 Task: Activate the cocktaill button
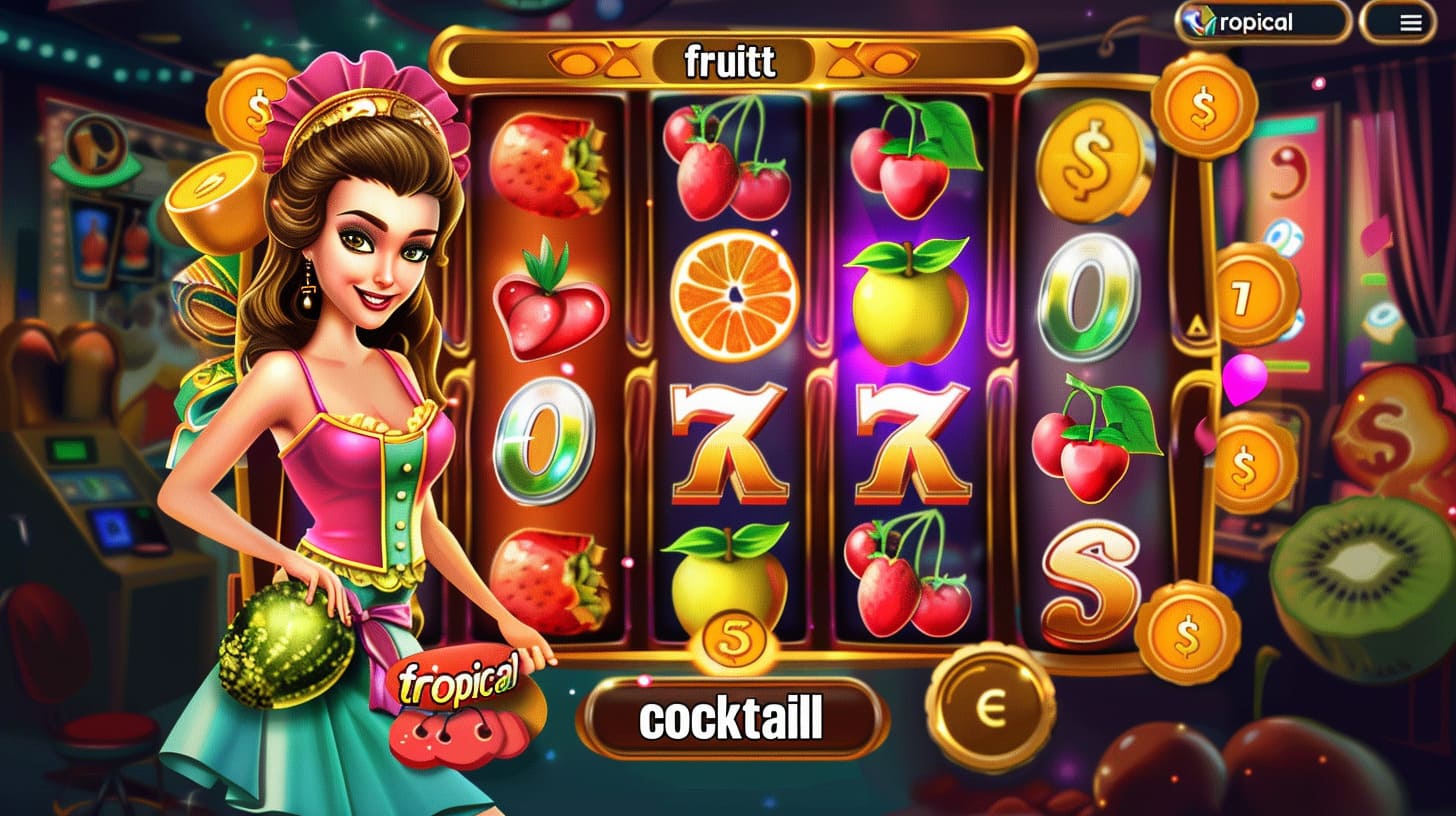[x=732, y=718]
